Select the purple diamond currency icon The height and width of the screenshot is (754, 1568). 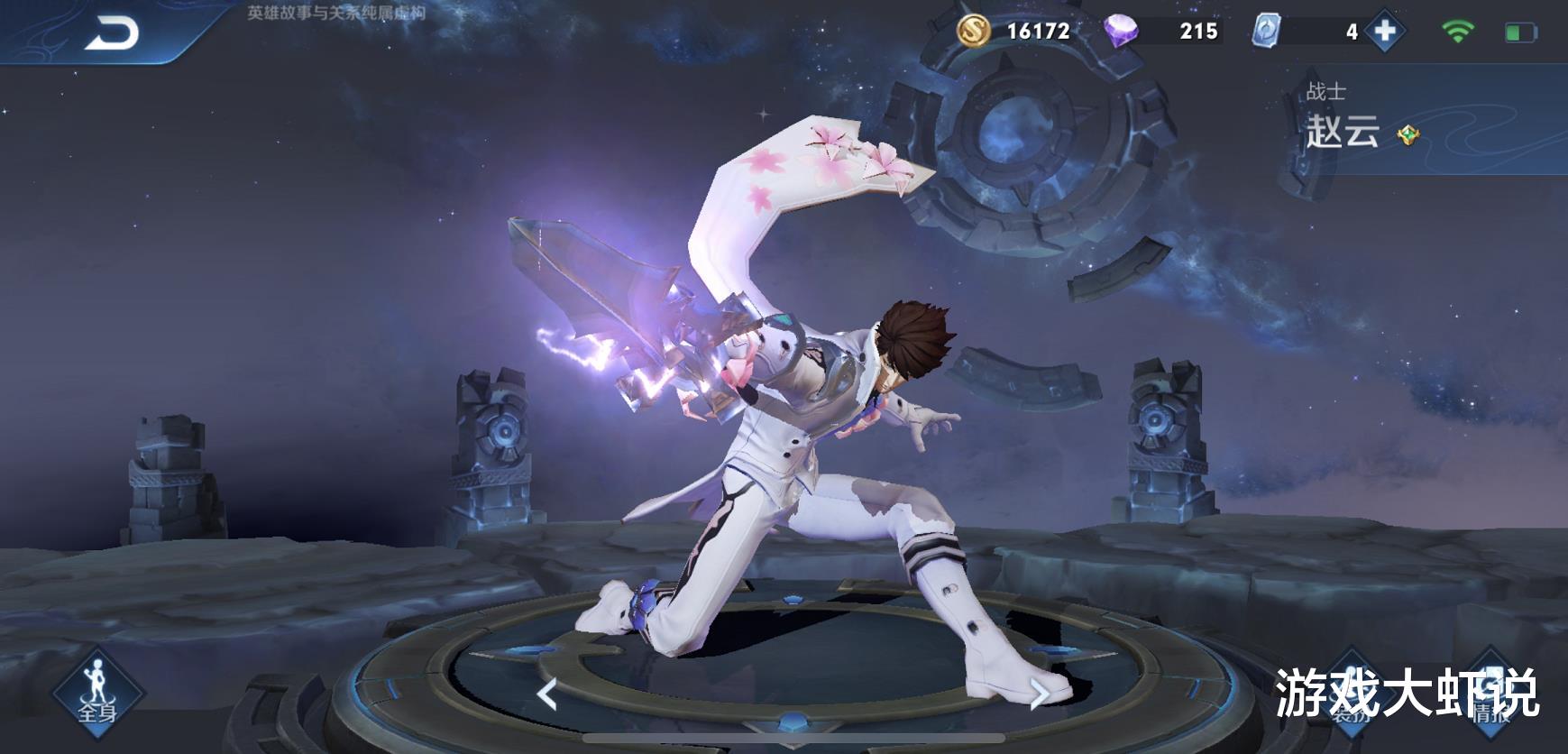(1121, 31)
